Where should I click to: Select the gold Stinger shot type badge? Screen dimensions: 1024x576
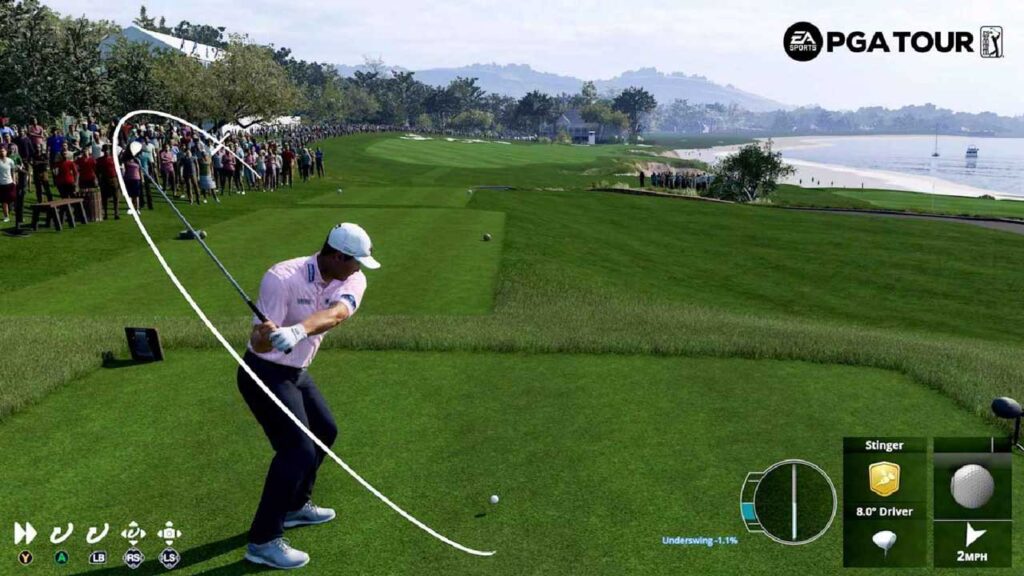point(884,478)
